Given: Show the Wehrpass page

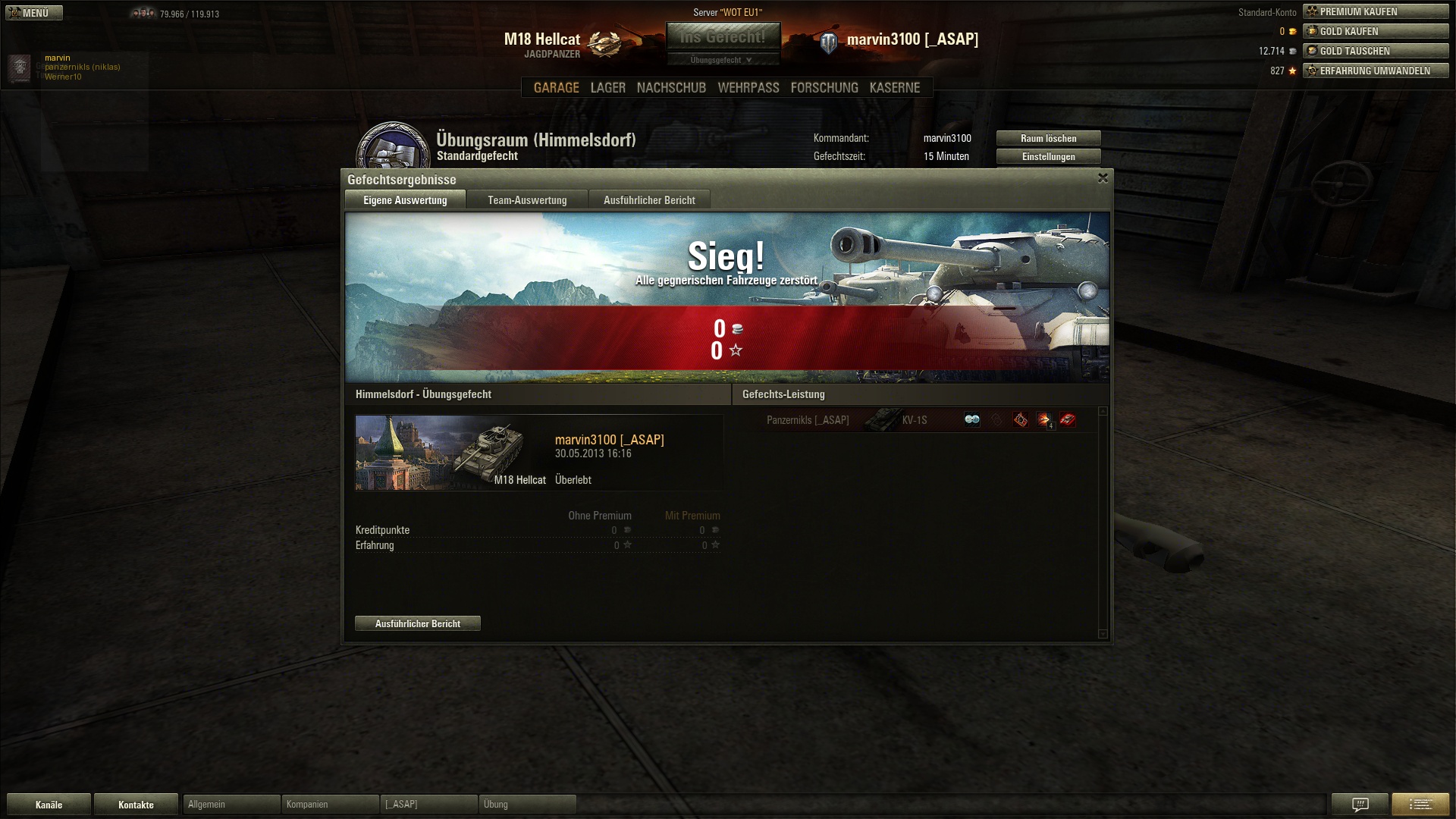Looking at the screenshot, I should (x=748, y=88).
